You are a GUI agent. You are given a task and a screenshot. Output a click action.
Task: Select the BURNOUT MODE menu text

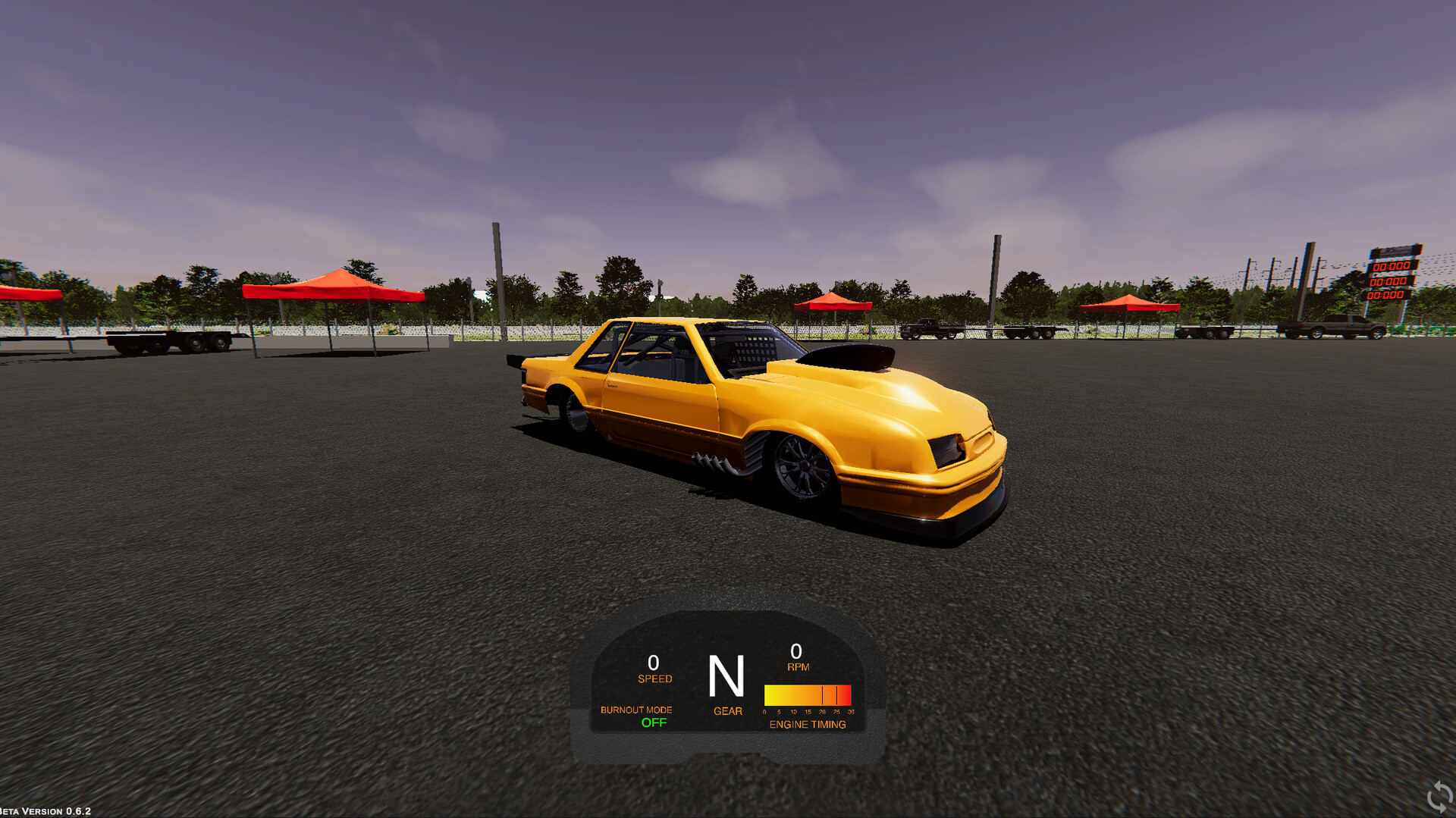[635, 710]
